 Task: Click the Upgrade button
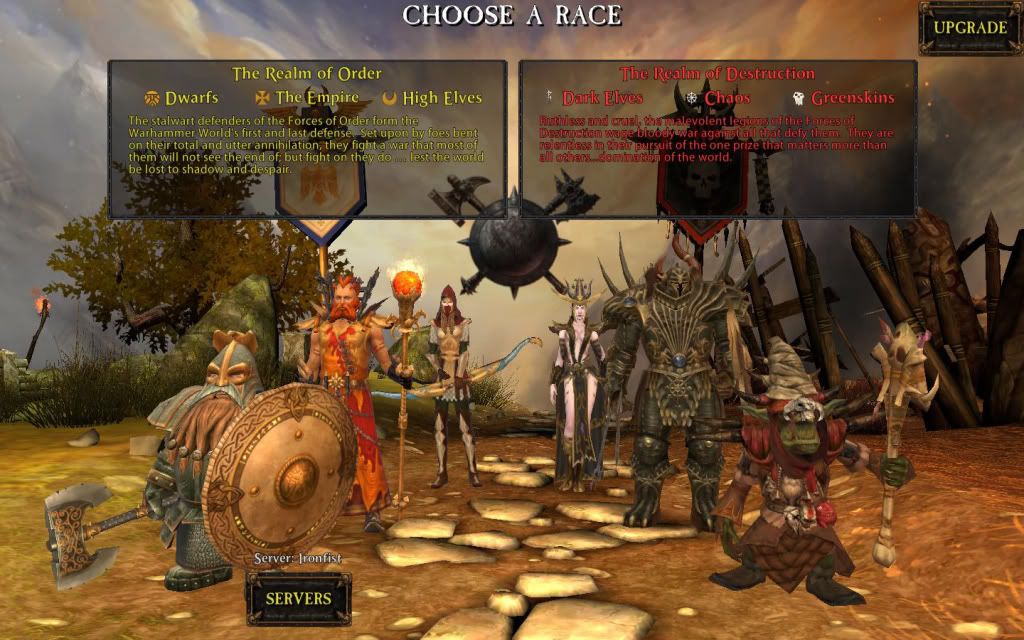tap(970, 28)
